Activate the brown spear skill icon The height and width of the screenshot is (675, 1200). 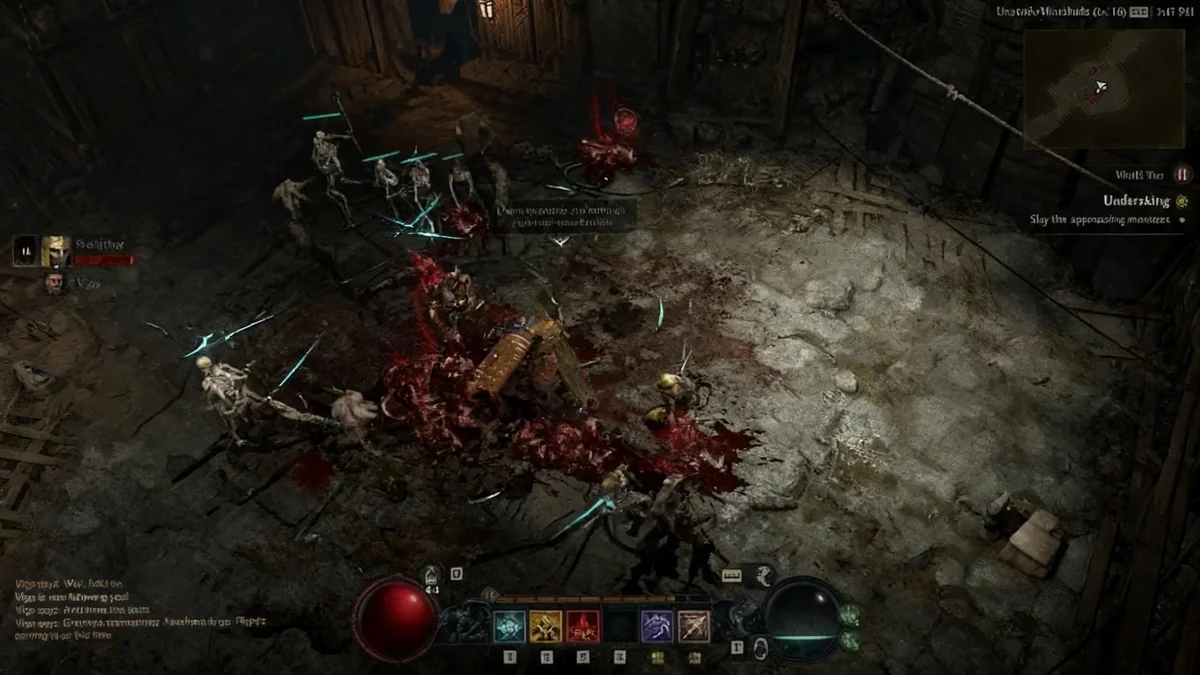[x=694, y=626]
